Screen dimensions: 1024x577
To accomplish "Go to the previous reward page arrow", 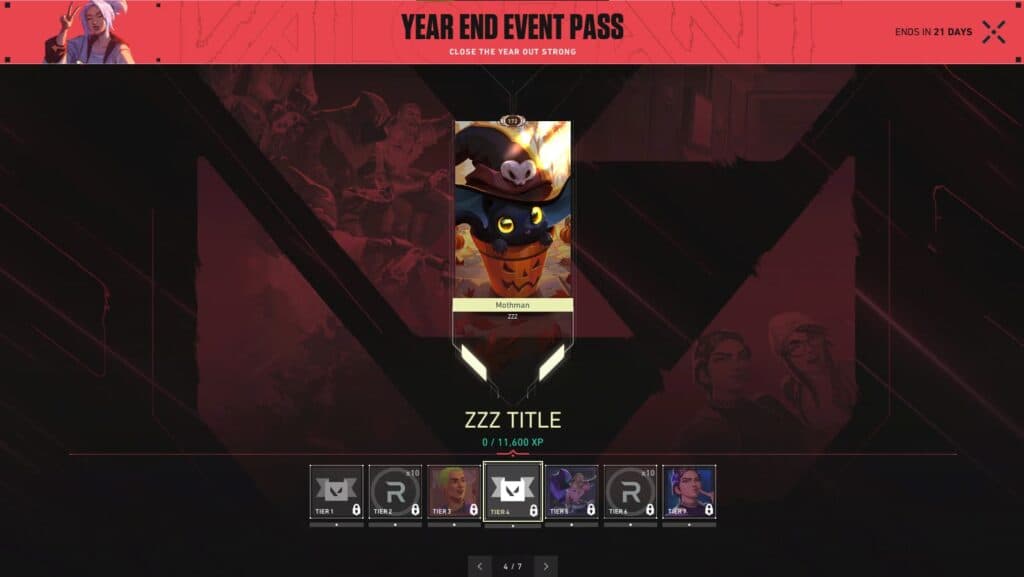I will point(480,566).
